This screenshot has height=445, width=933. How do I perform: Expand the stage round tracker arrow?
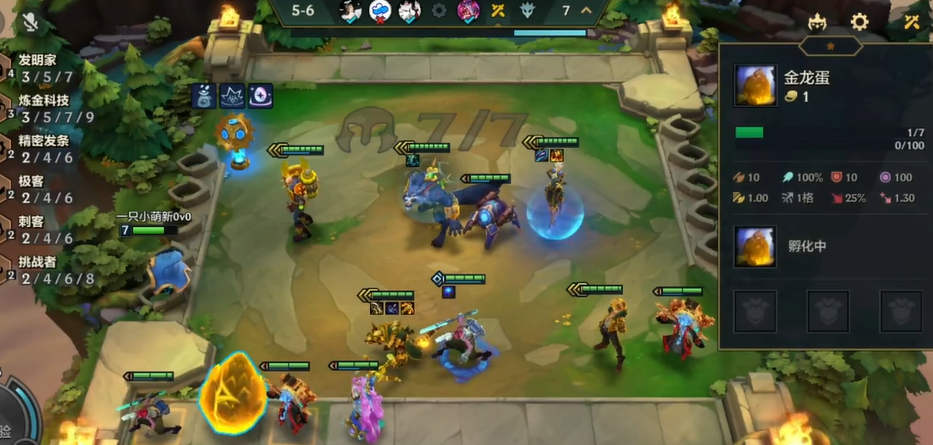(x=586, y=11)
